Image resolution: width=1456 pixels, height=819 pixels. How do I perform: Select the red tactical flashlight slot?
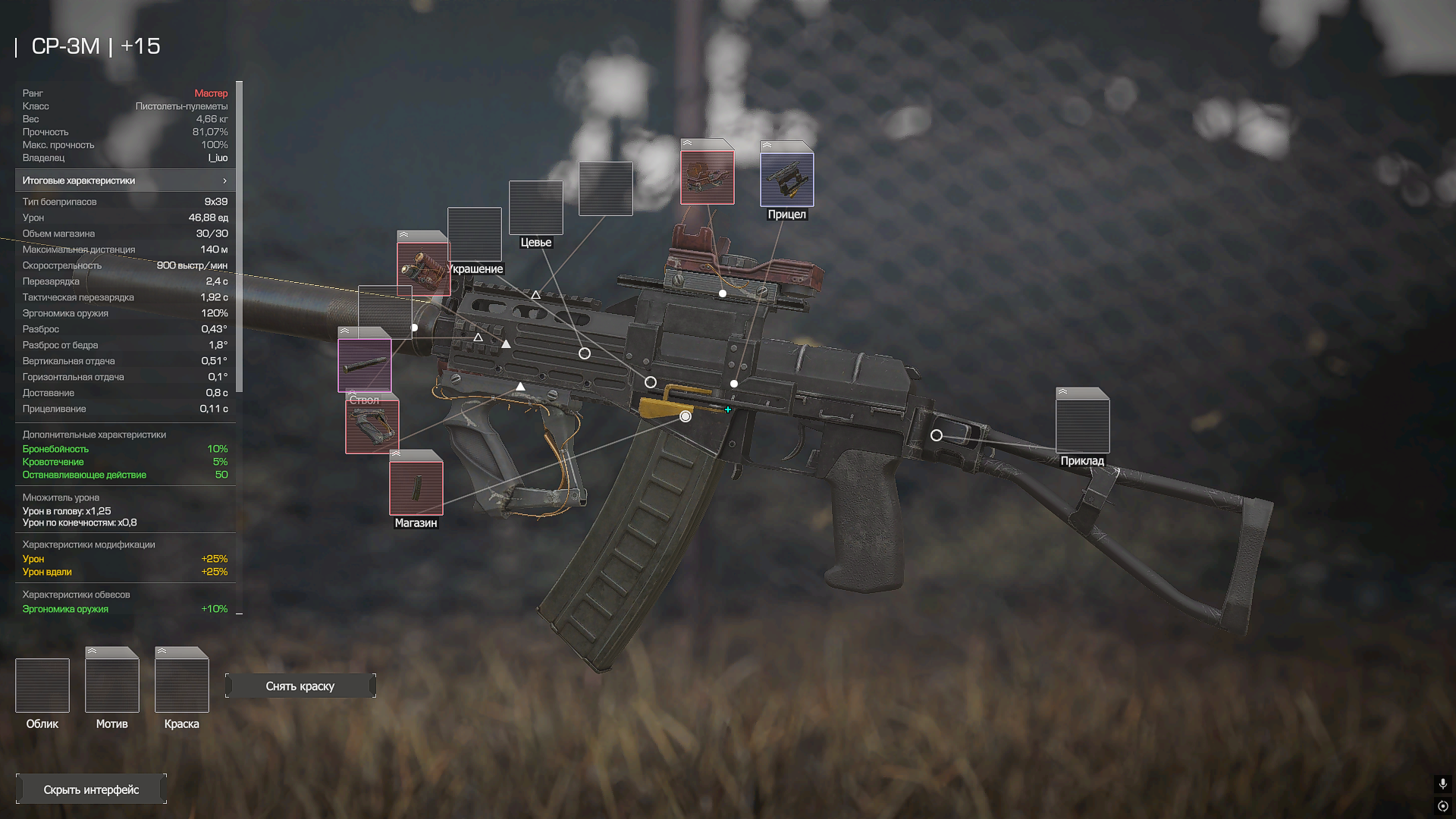tap(423, 268)
